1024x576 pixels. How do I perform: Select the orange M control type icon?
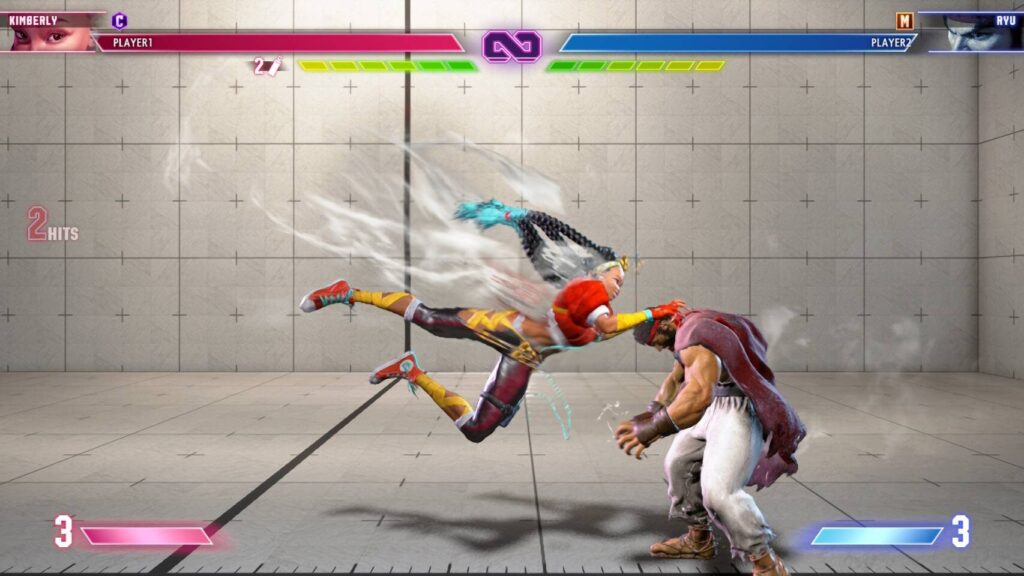pos(904,20)
